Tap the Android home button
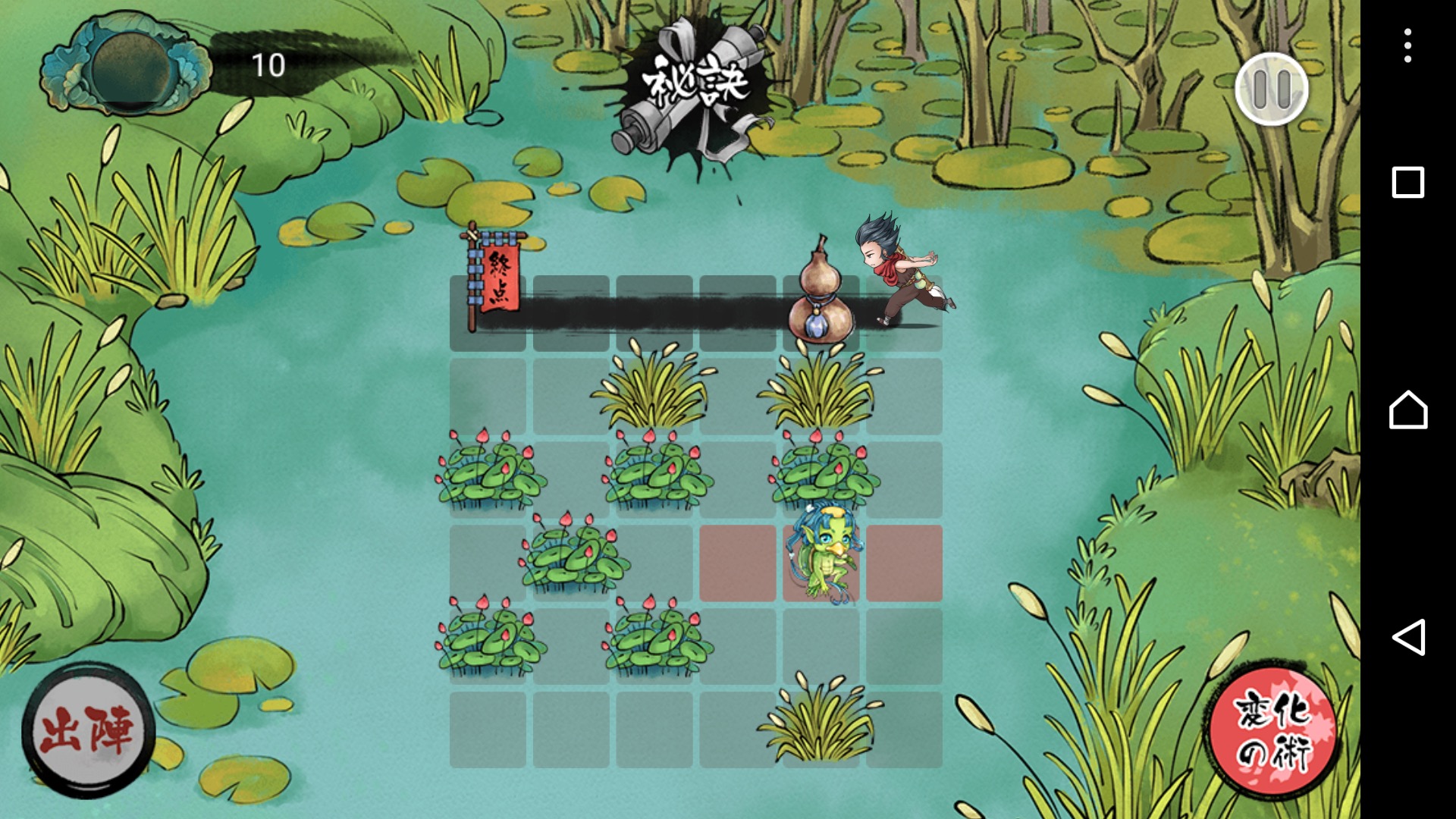 tap(1407, 409)
